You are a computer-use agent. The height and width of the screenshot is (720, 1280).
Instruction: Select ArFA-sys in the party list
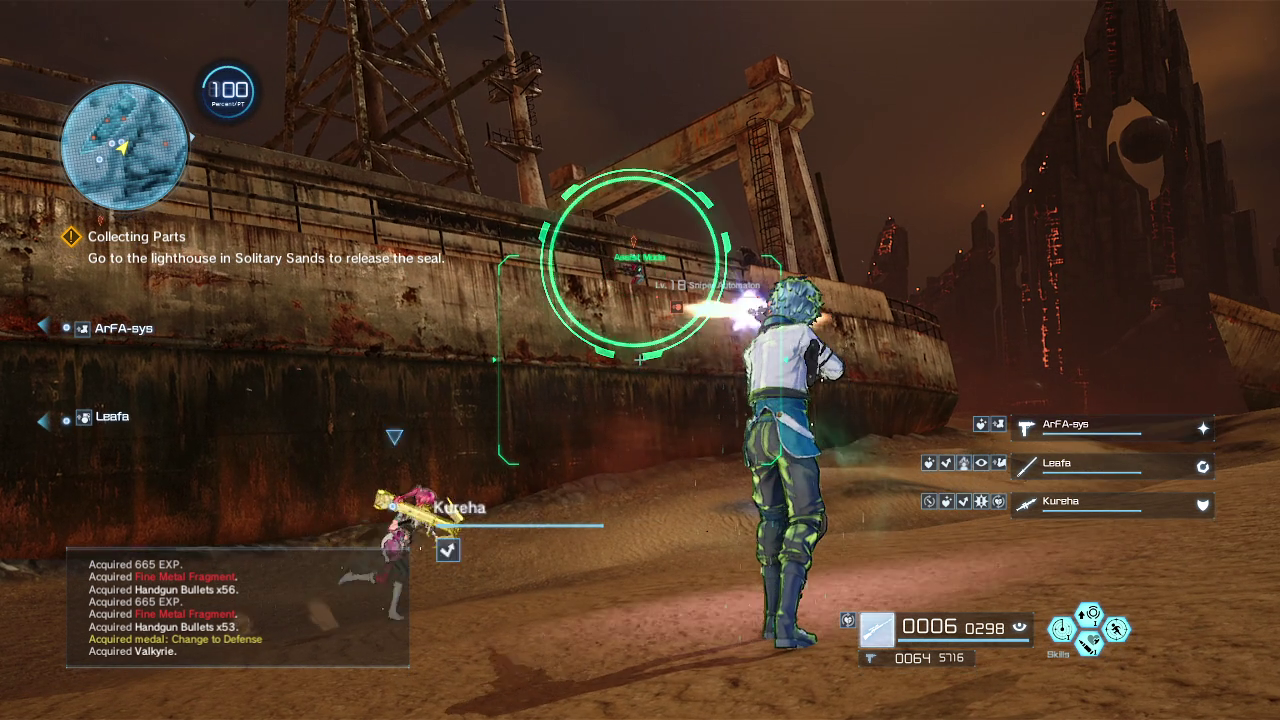[x=123, y=328]
